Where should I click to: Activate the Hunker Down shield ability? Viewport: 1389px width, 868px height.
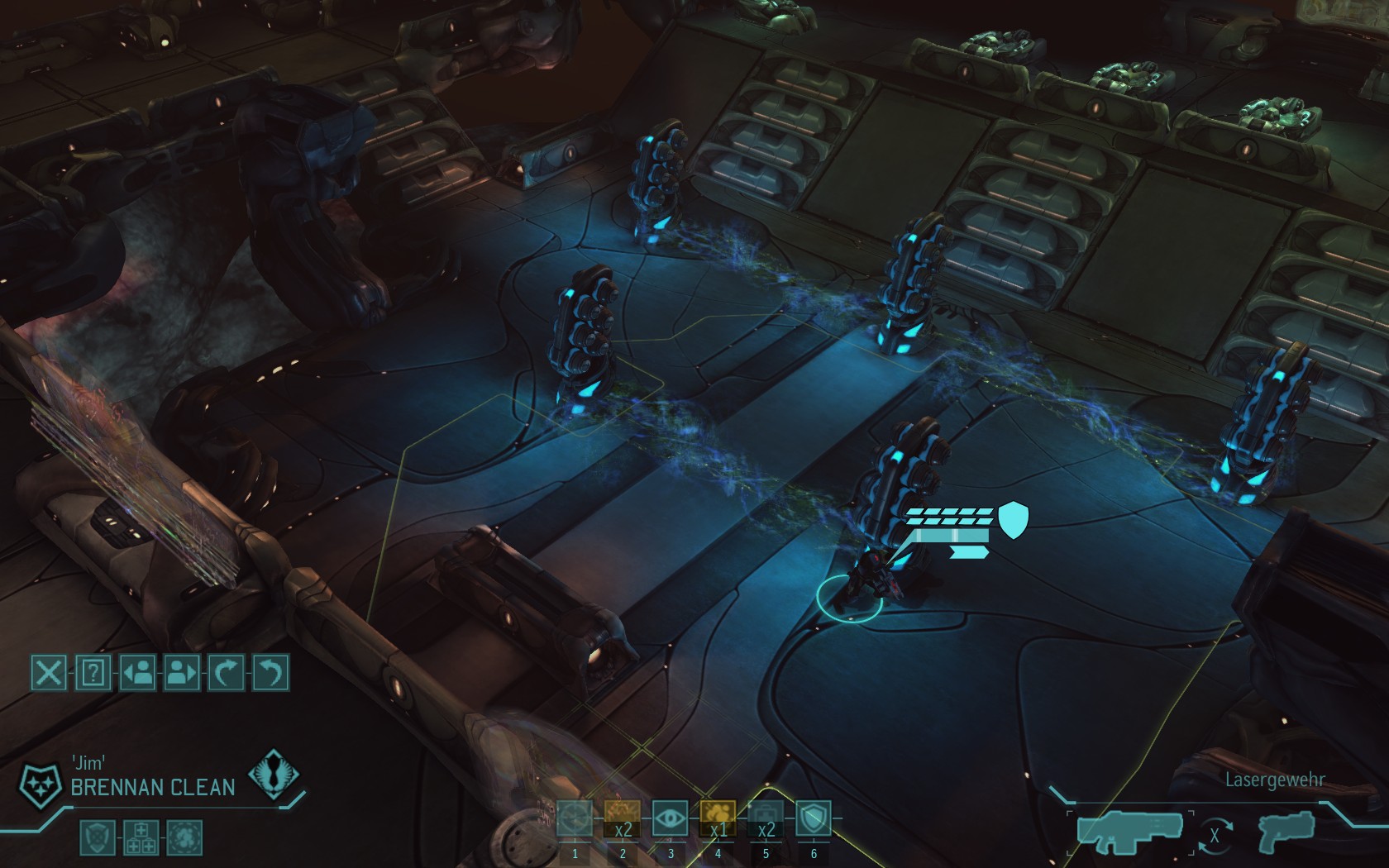[814, 820]
